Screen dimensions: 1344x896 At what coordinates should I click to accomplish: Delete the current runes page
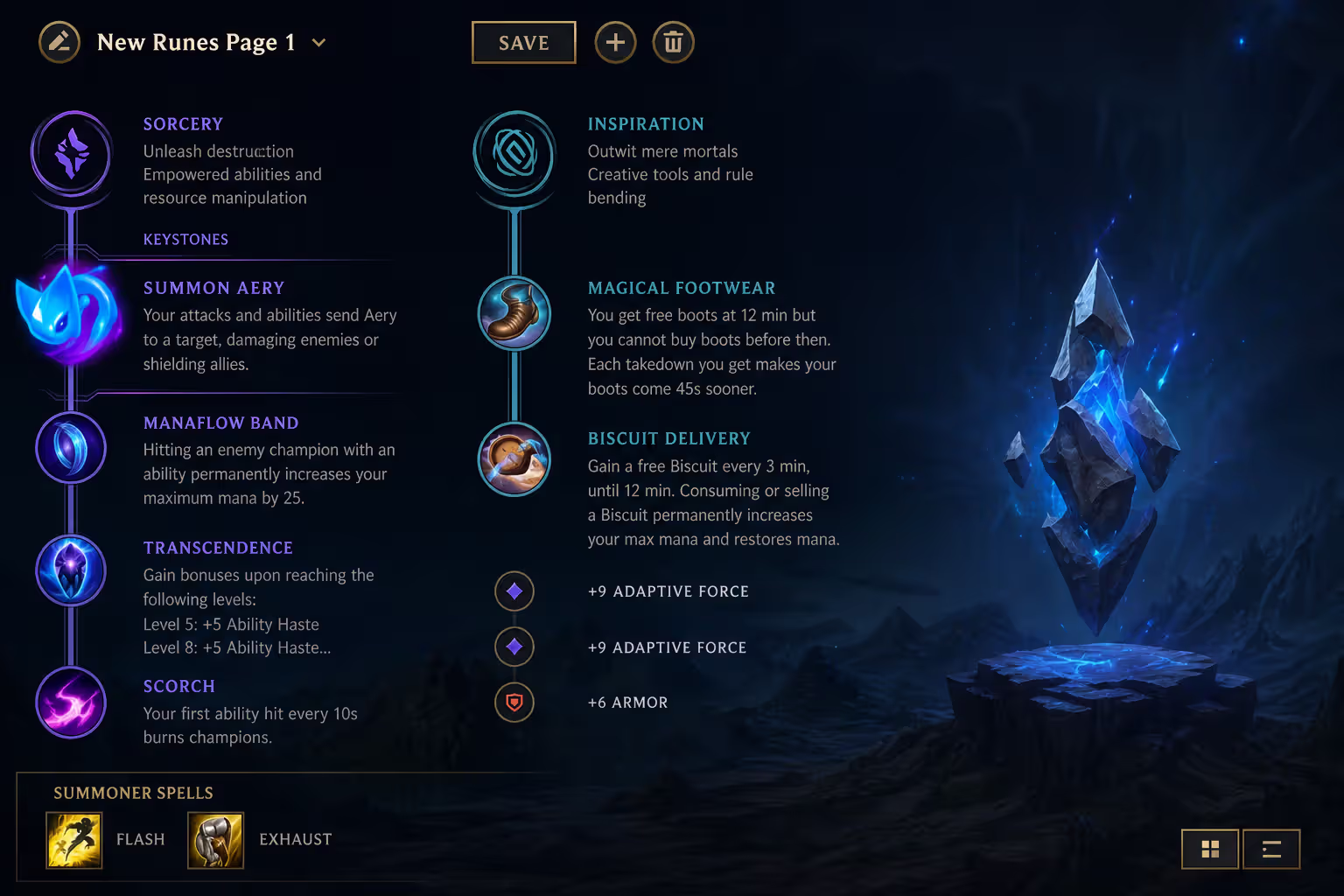click(x=673, y=42)
